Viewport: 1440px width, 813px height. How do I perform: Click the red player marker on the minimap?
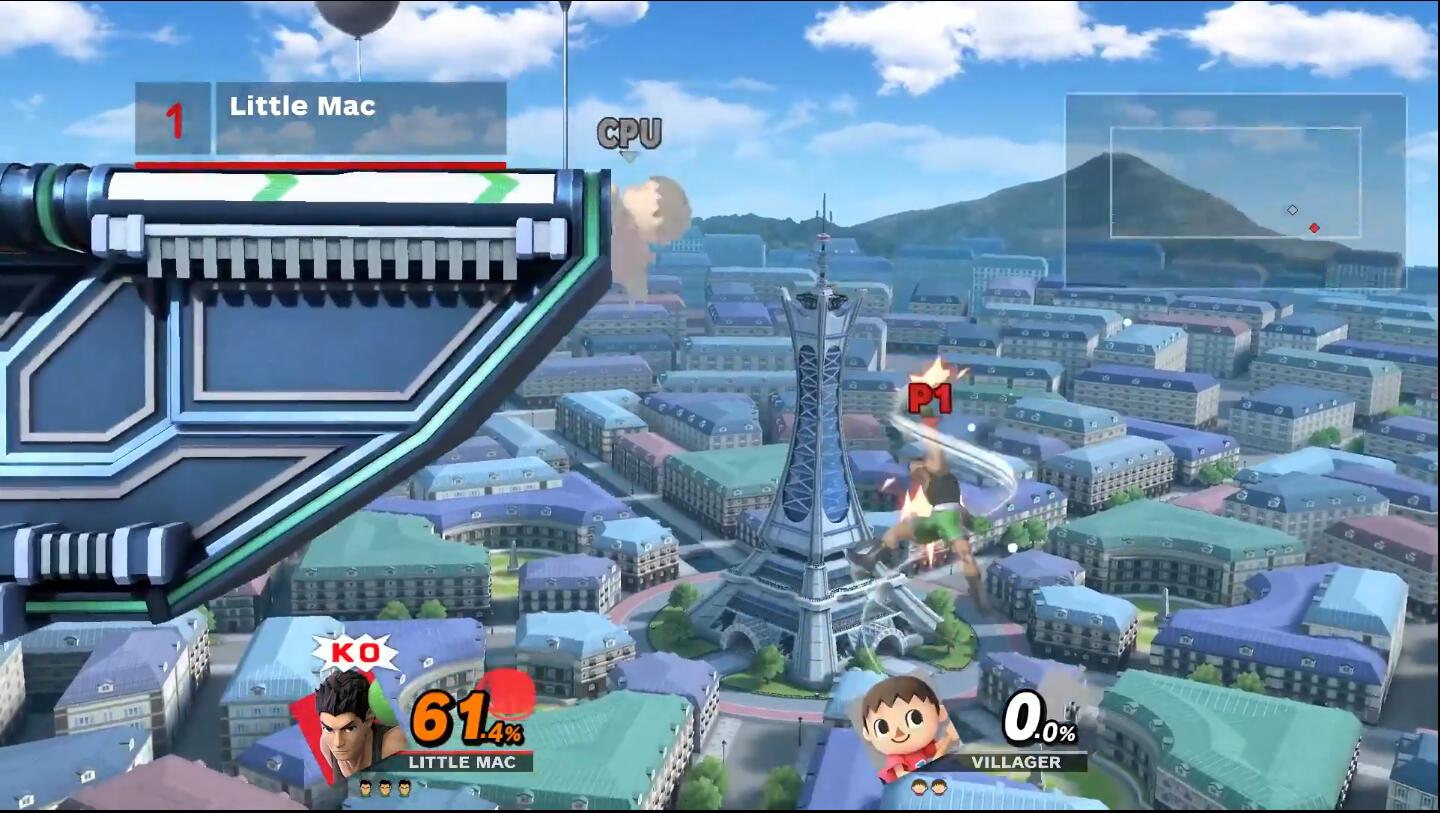pyautogui.click(x=1315, y=227)
